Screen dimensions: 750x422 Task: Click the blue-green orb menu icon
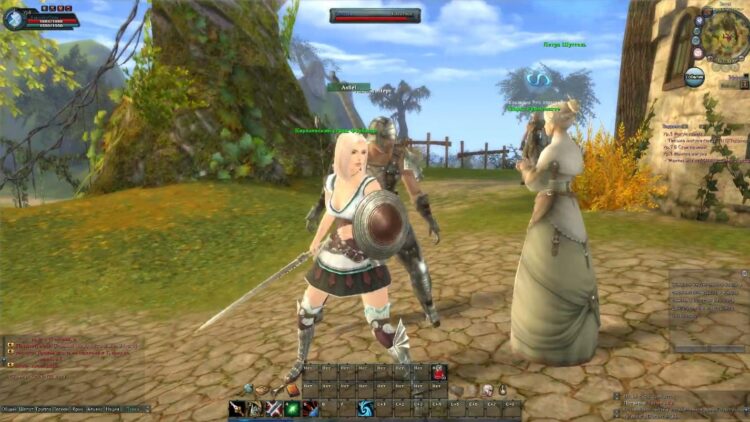click(x=248, y=388)
